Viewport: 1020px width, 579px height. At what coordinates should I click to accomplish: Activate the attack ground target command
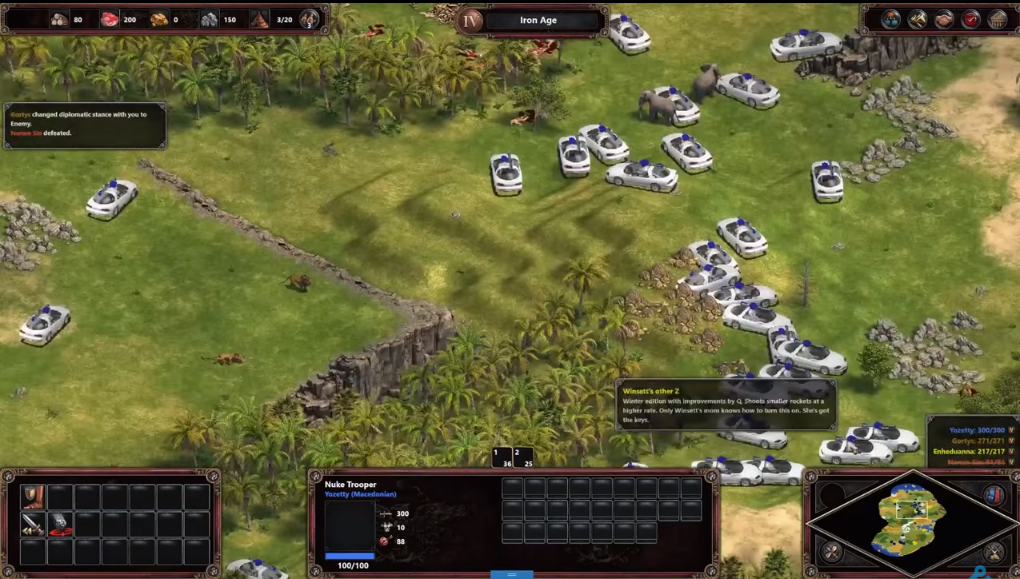coord(60,524)
